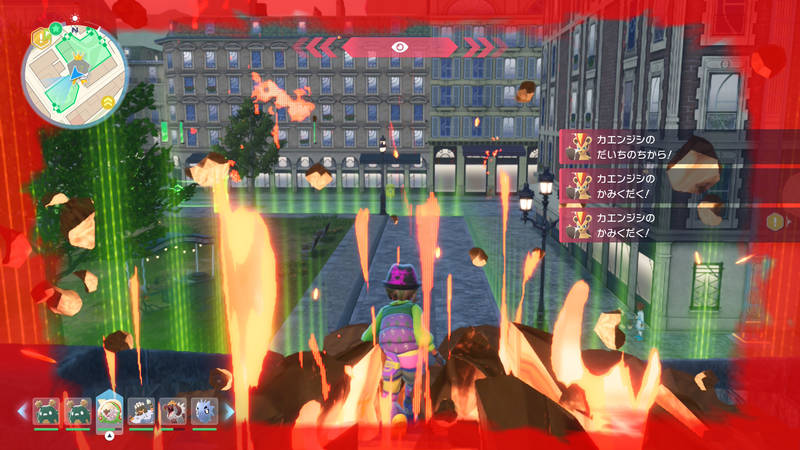Select the green star marker on the minimap

pyautogui.click(x=56, y=27)
